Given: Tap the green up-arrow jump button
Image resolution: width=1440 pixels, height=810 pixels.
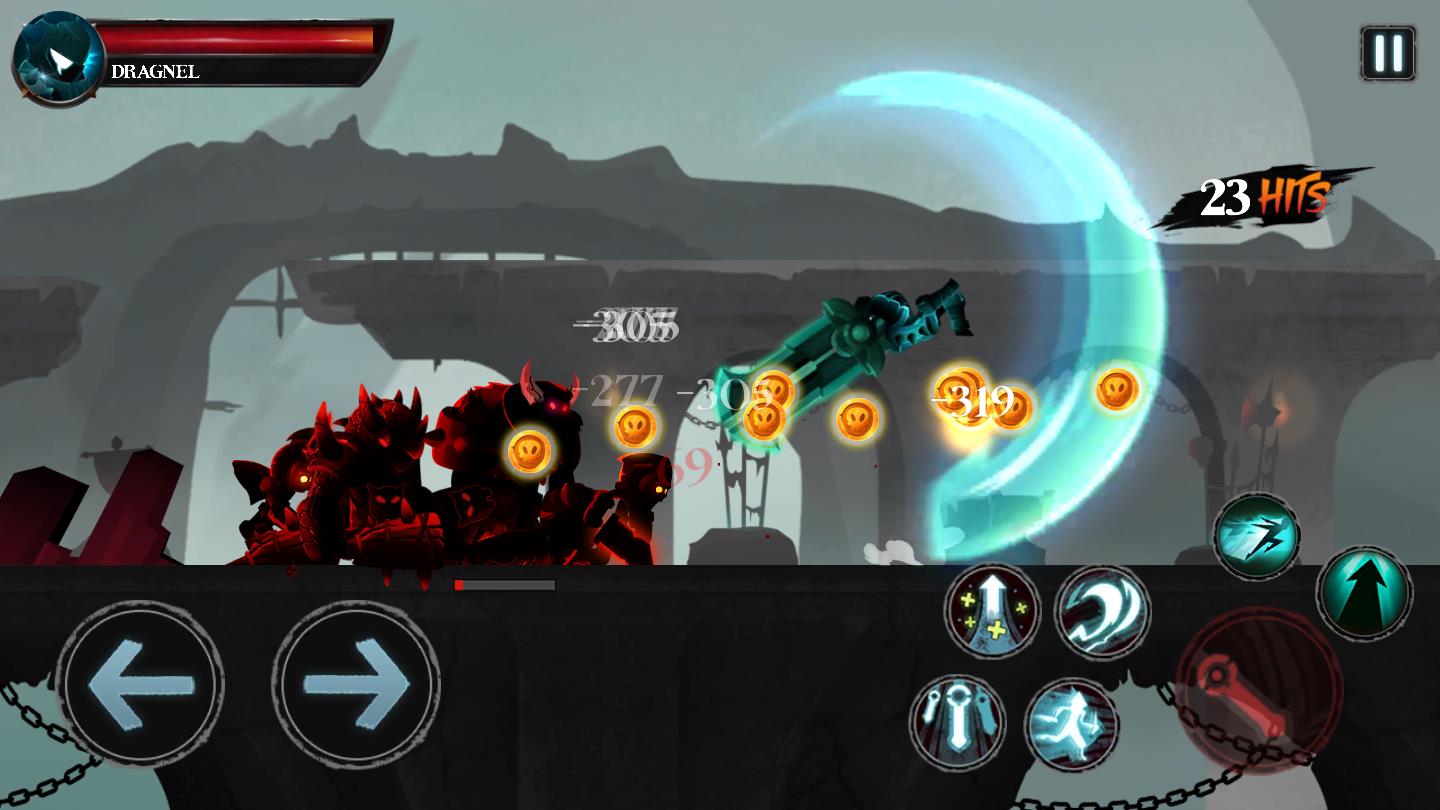Looking at the screenshot, I should coord(1364,593).
